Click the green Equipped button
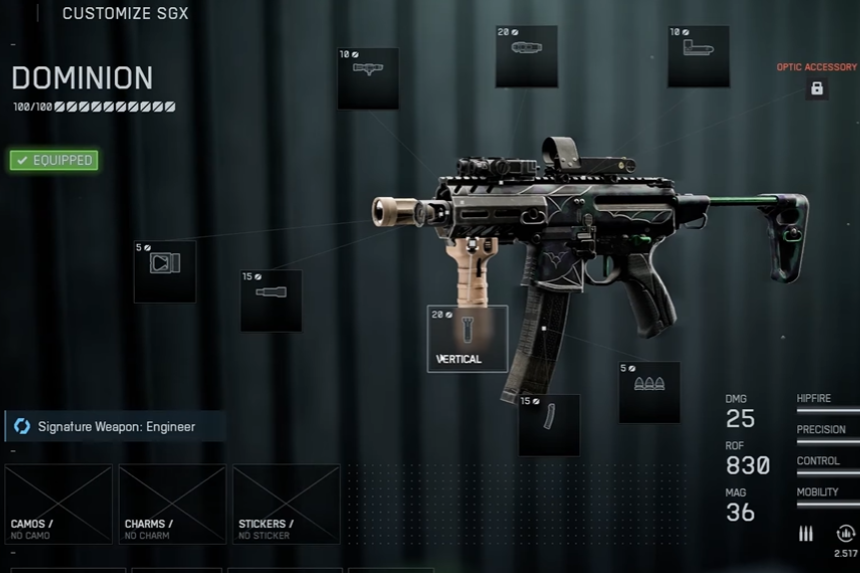This screenshot has height=573, width=860. (x=54, y=160)
